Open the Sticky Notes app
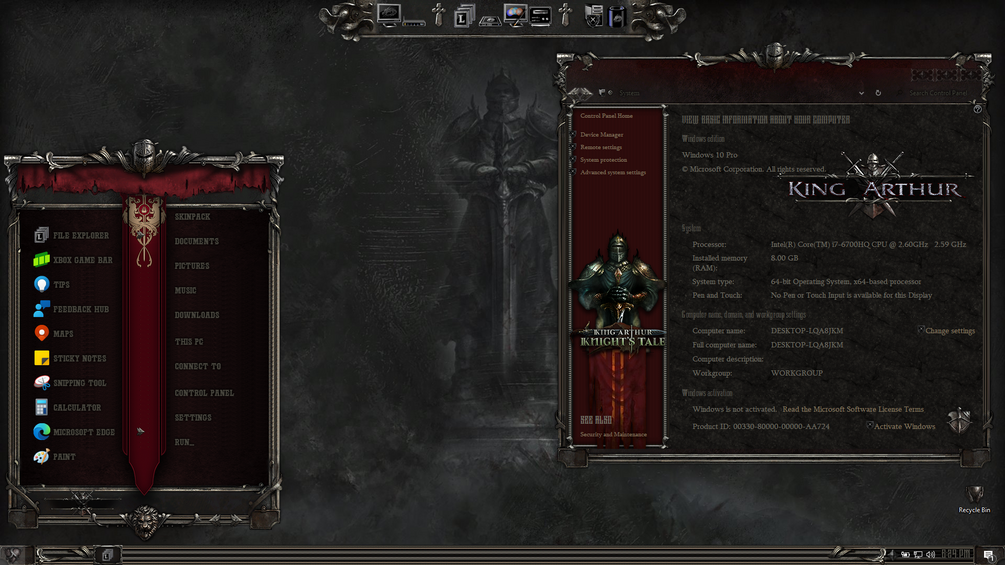 tap(79, 359)
